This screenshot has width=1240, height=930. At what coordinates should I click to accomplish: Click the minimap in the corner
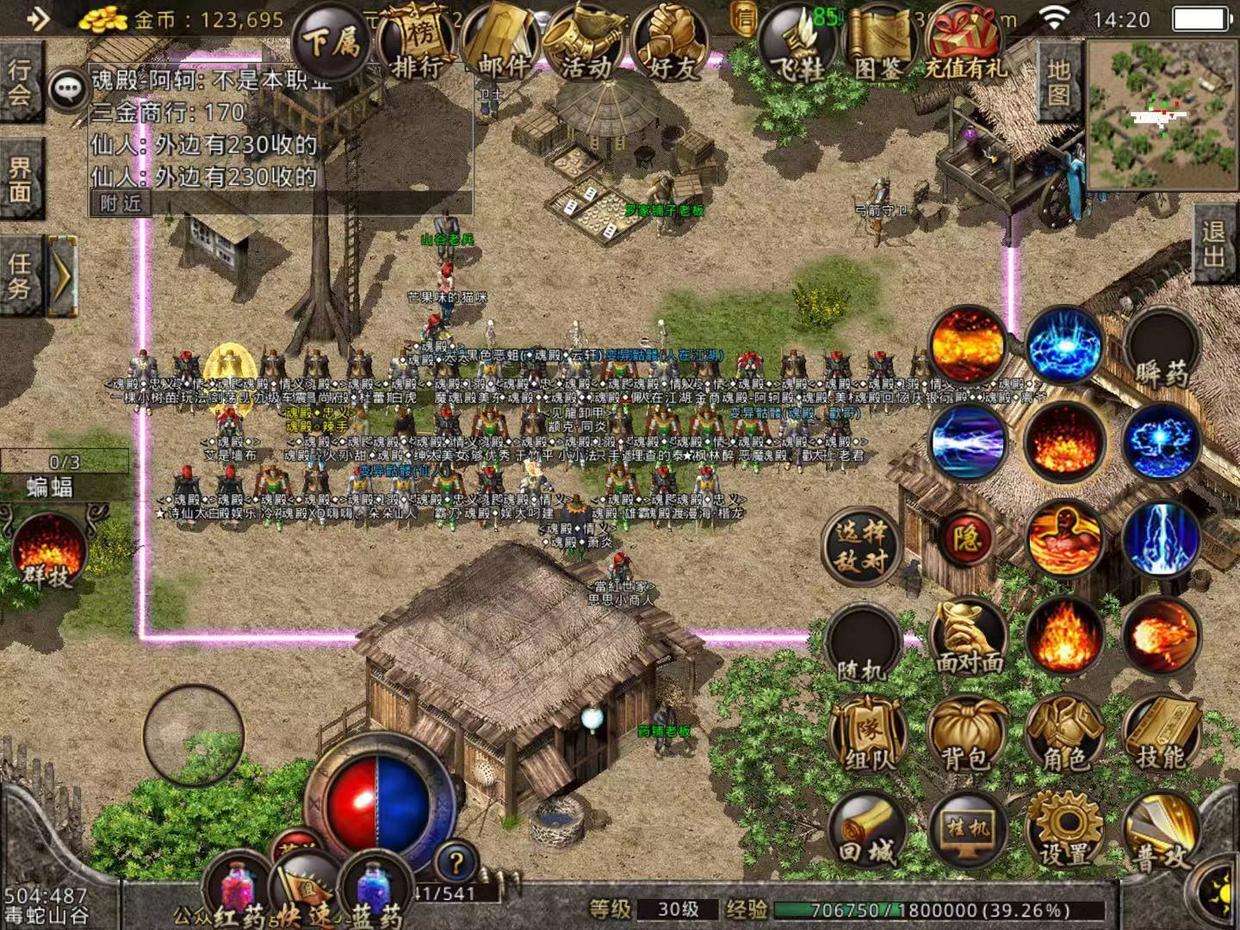coord(1161,114)
